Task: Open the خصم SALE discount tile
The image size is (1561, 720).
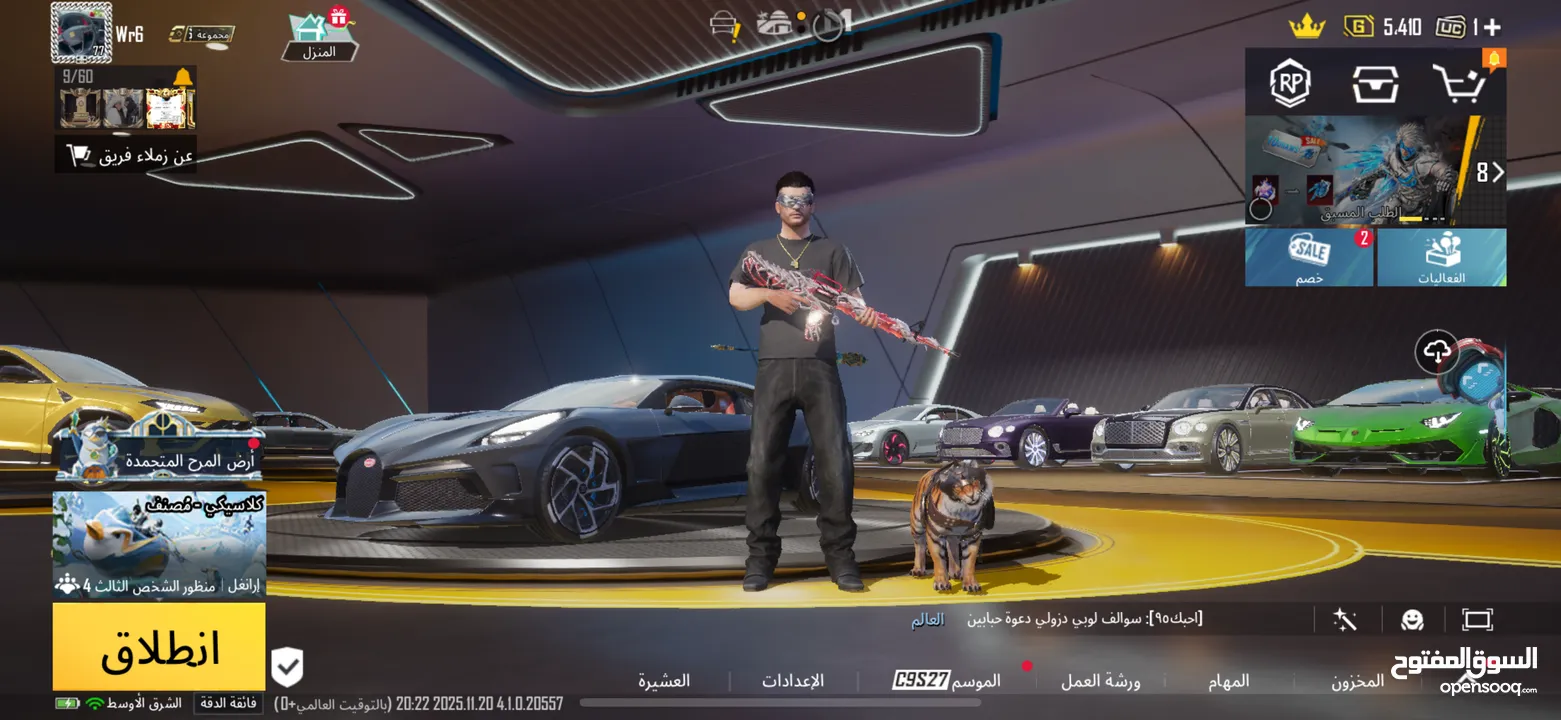Action: point(1309,258)
